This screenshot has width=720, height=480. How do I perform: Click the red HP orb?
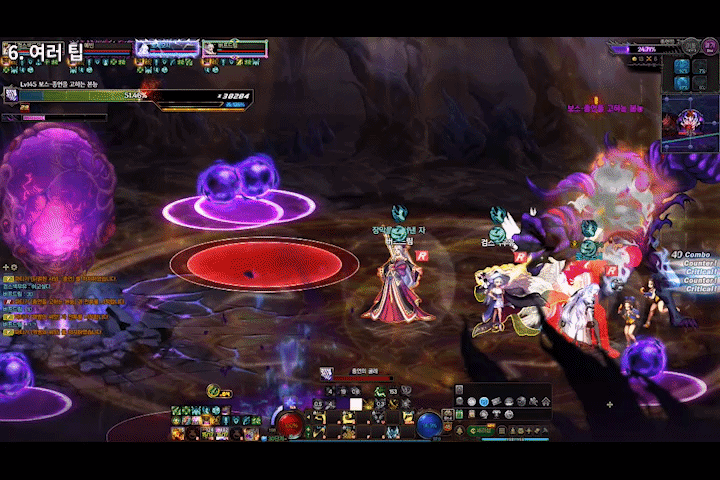point(290,423)
